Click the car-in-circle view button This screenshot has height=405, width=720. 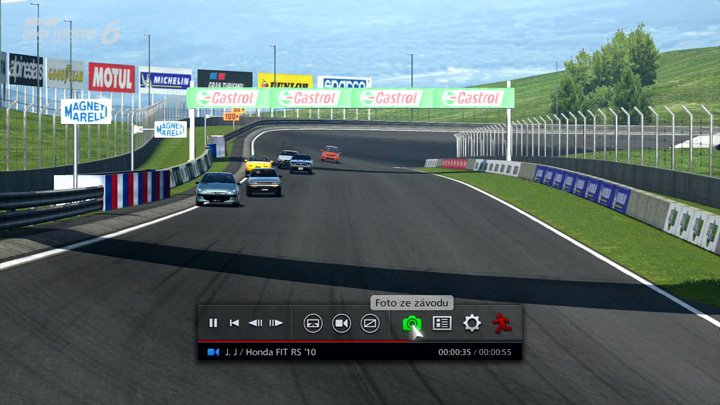(313, 323)
